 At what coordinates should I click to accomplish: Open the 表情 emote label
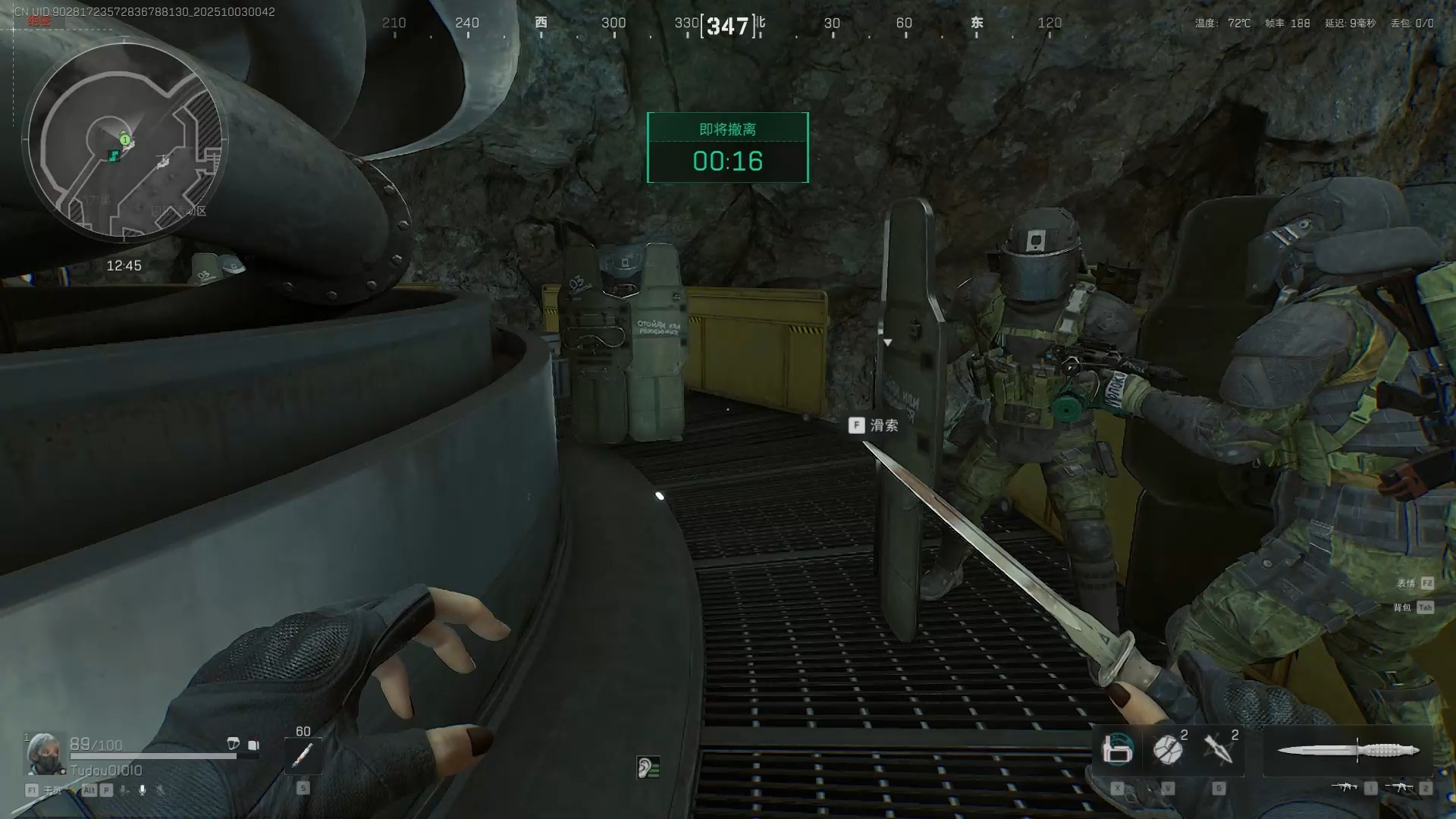pyautogui.click(x=1407, y=583)
